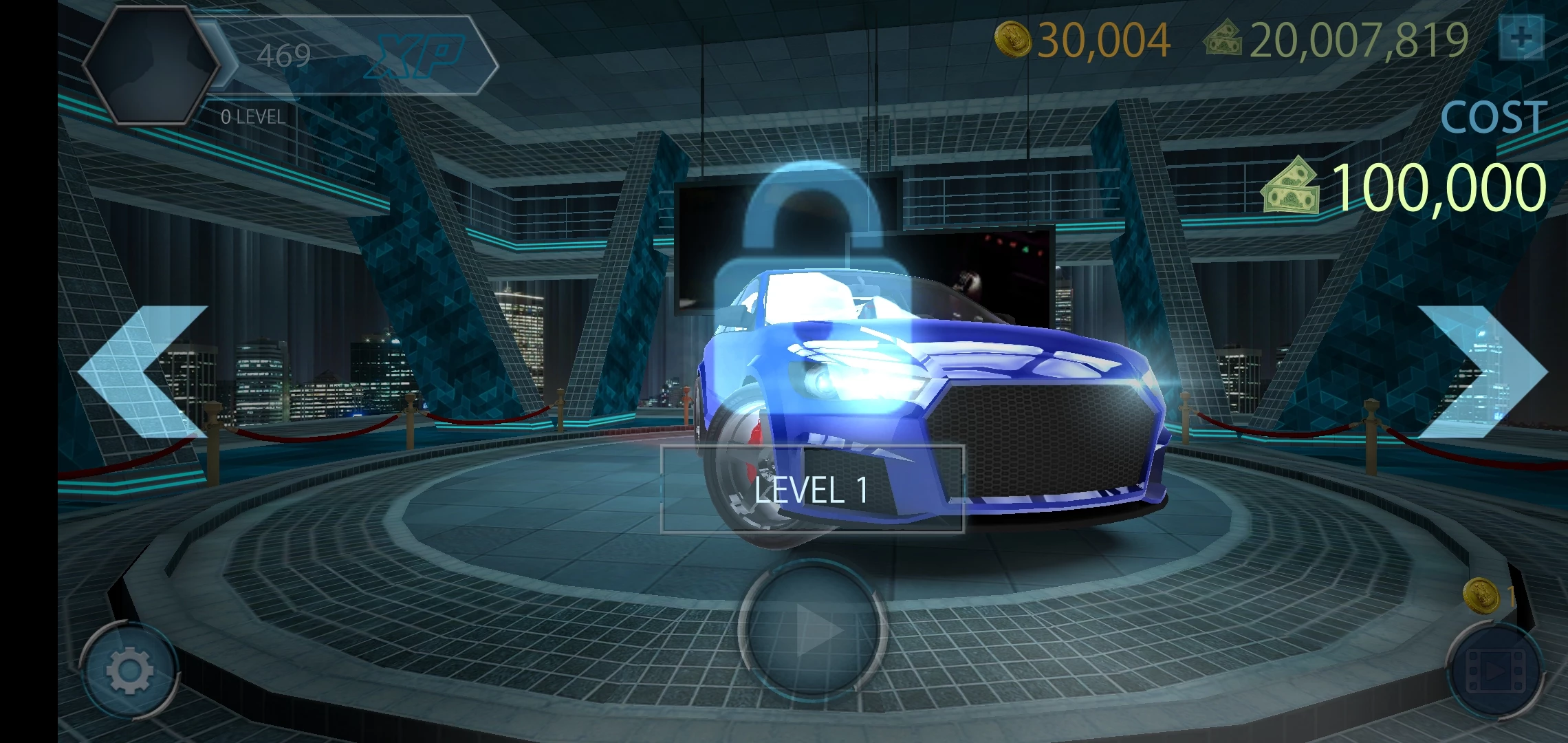The image size is (1568, 743).
Task: Open the hexagonal player profile avatar
Action: tap(151, 65)
